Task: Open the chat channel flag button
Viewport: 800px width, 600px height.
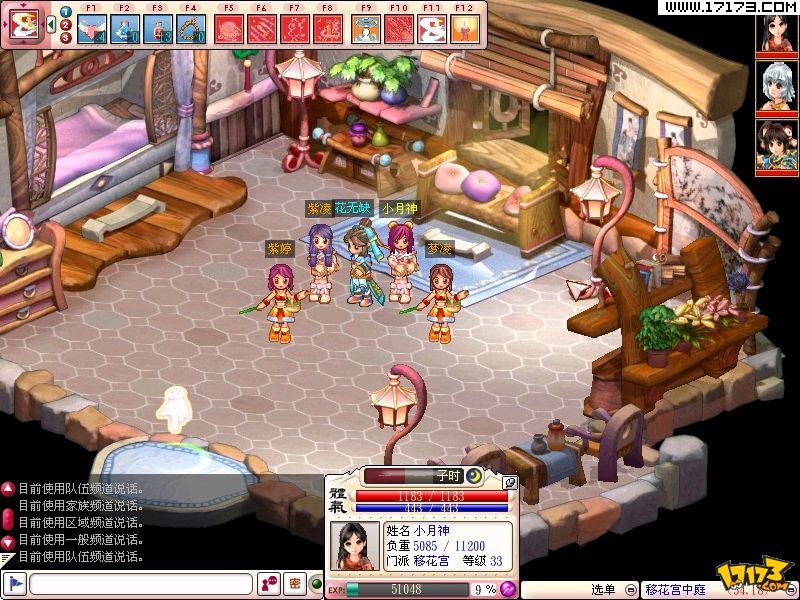Action: point(15,583)
